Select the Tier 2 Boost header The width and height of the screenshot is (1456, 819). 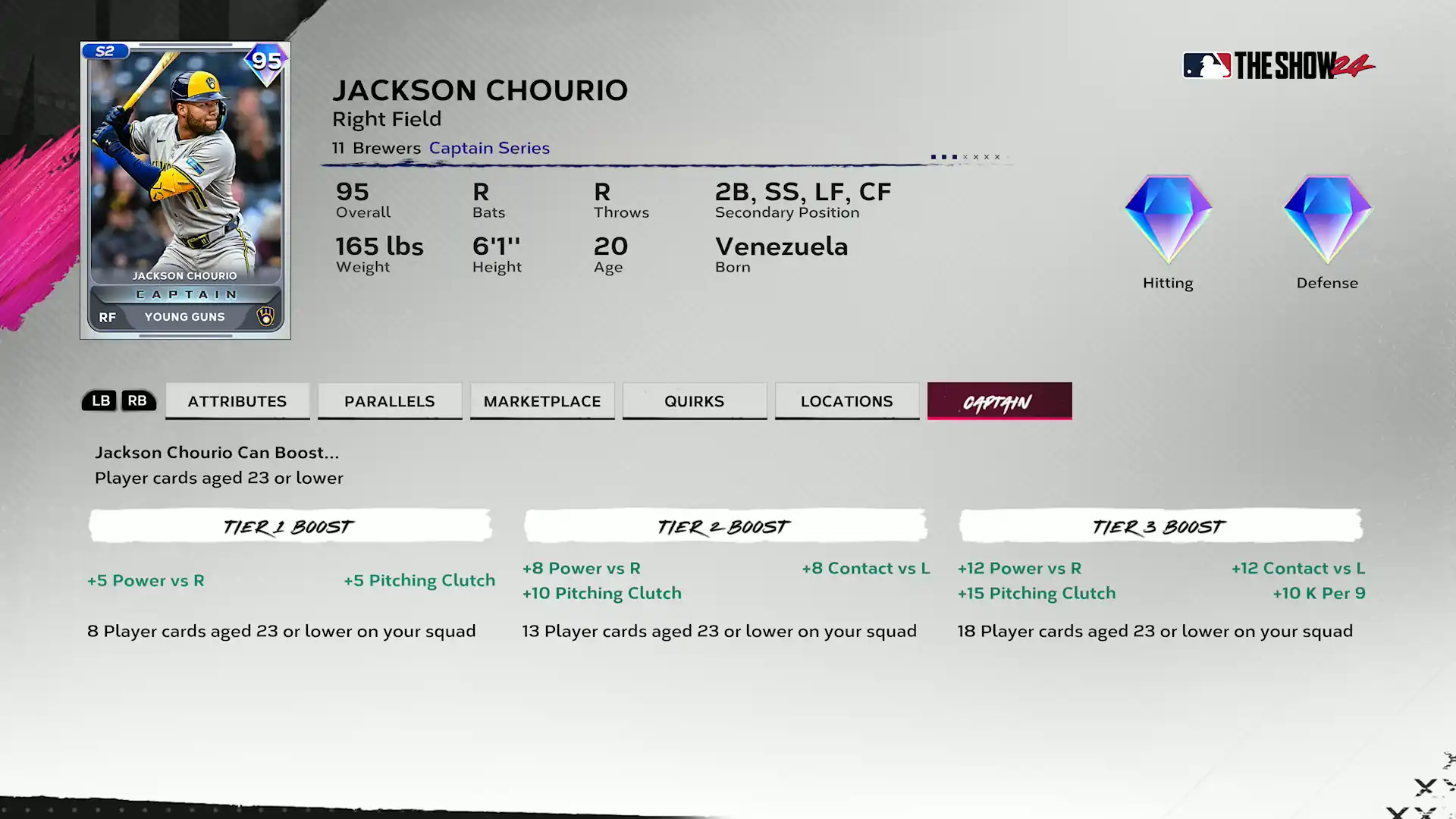coord(725,526)
